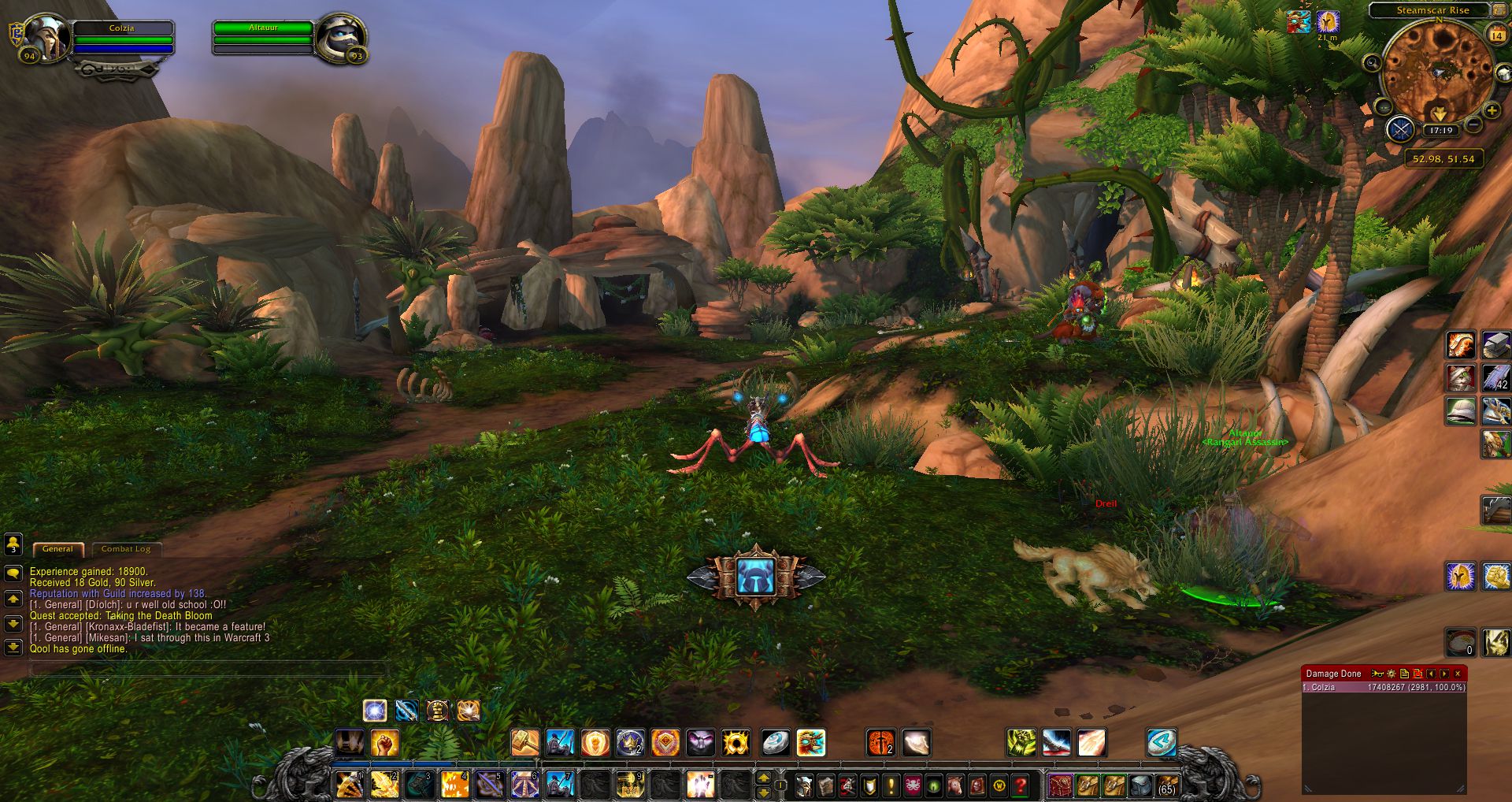Click Colzia's player portrait

45,37
